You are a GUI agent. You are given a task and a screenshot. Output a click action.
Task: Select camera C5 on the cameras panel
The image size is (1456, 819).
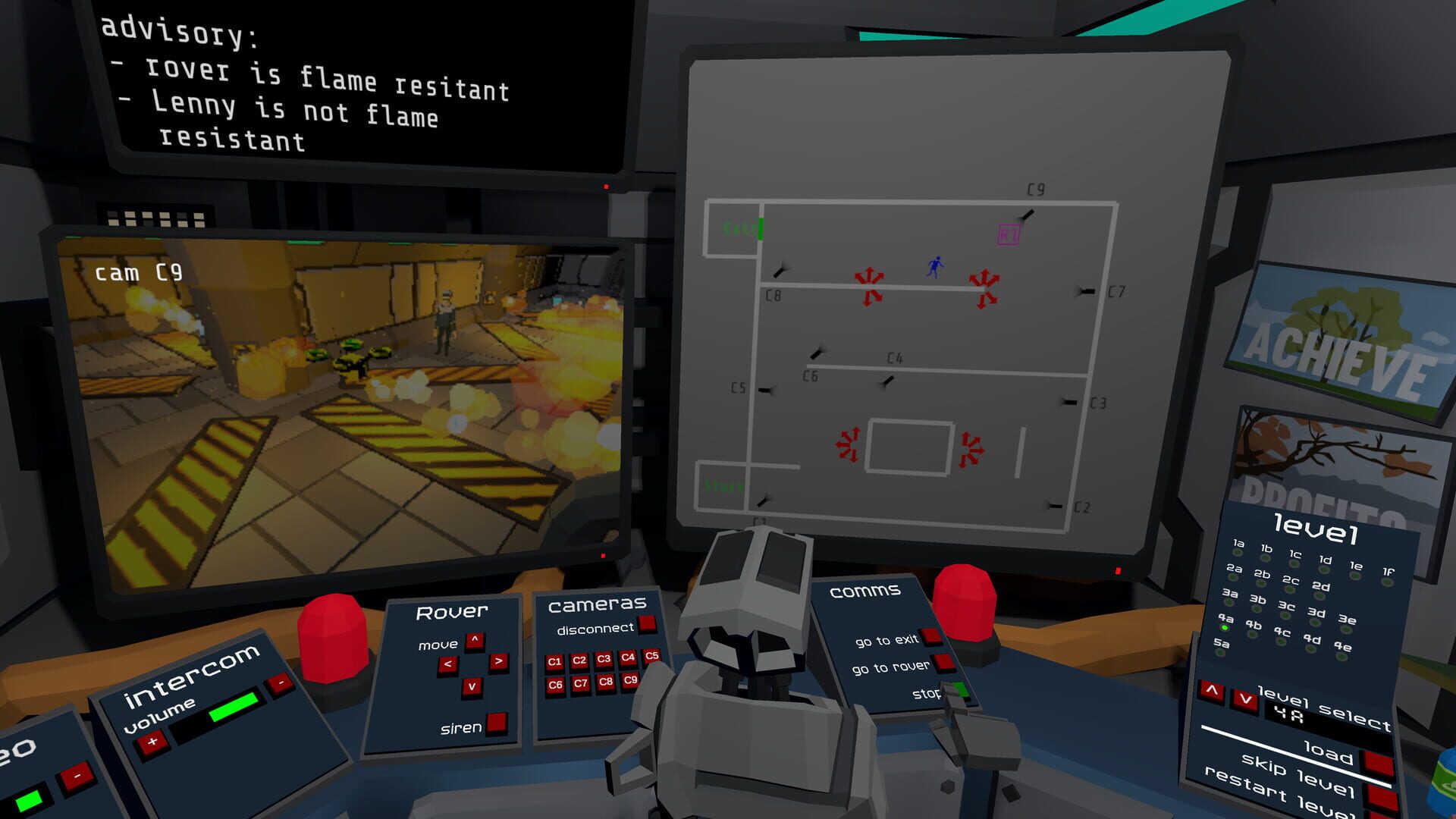651,657
